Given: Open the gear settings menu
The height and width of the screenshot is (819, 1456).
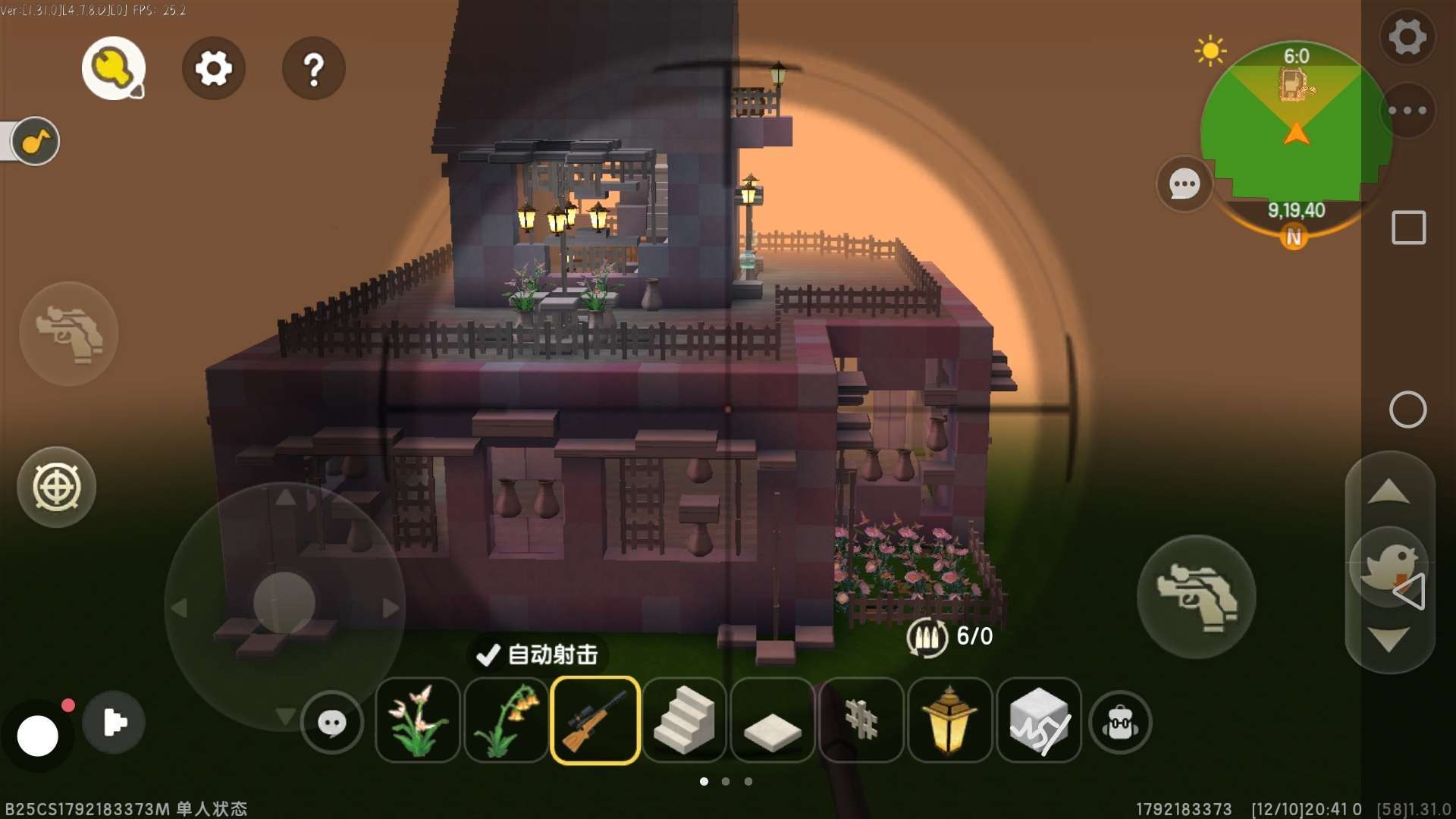Looking at the screenshot, I should [x=213, y=69].
